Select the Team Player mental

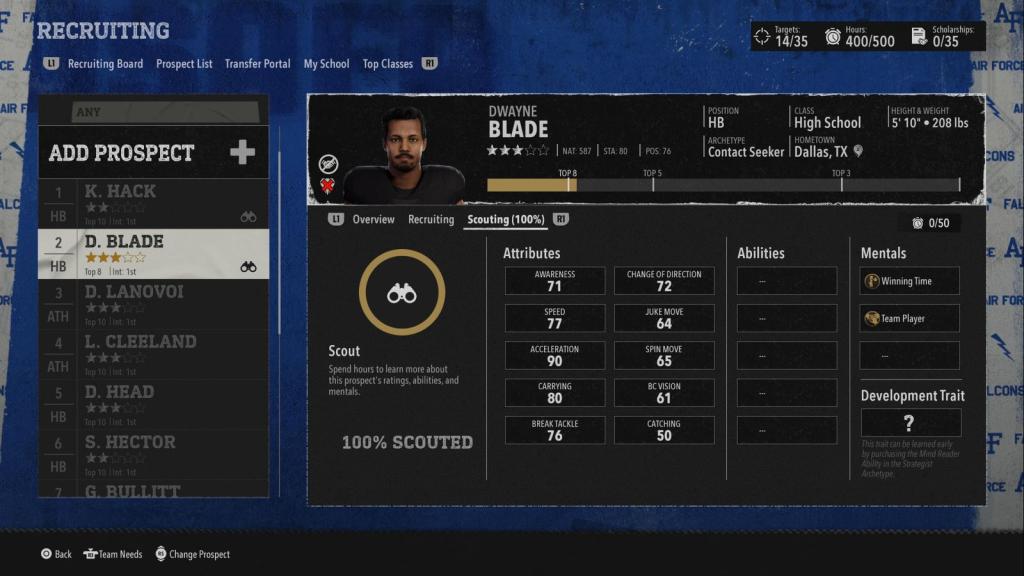(910, 319)
